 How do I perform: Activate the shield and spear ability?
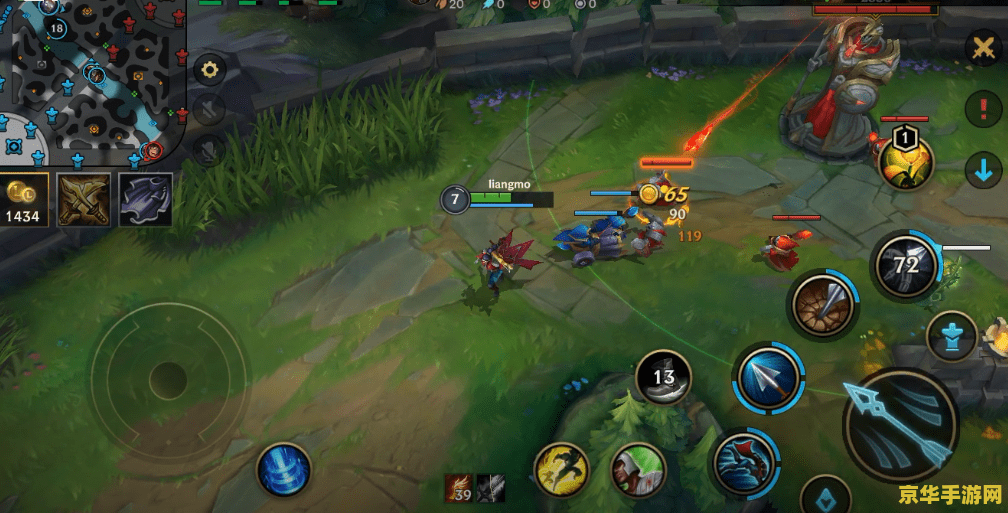(x=822, y=305)
